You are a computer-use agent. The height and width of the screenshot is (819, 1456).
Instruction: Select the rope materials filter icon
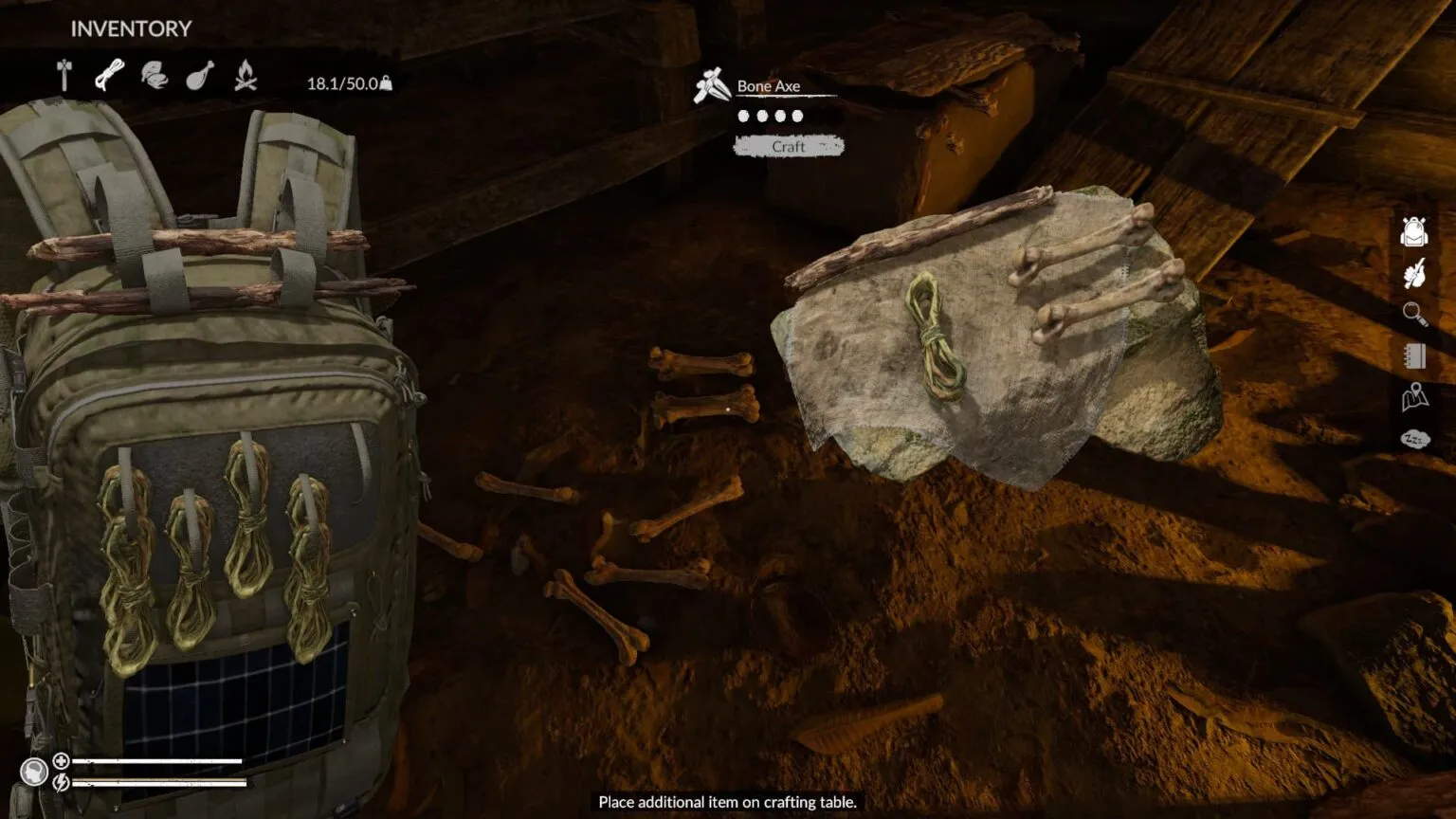pyautogui.click(x=110, y=76)
